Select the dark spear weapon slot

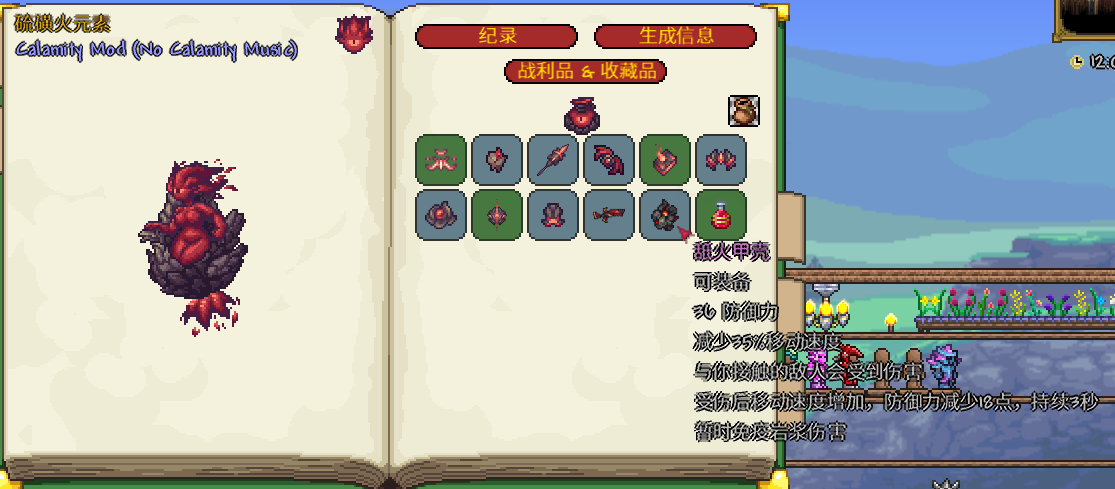pyautogui.click(x=553, y=160)
